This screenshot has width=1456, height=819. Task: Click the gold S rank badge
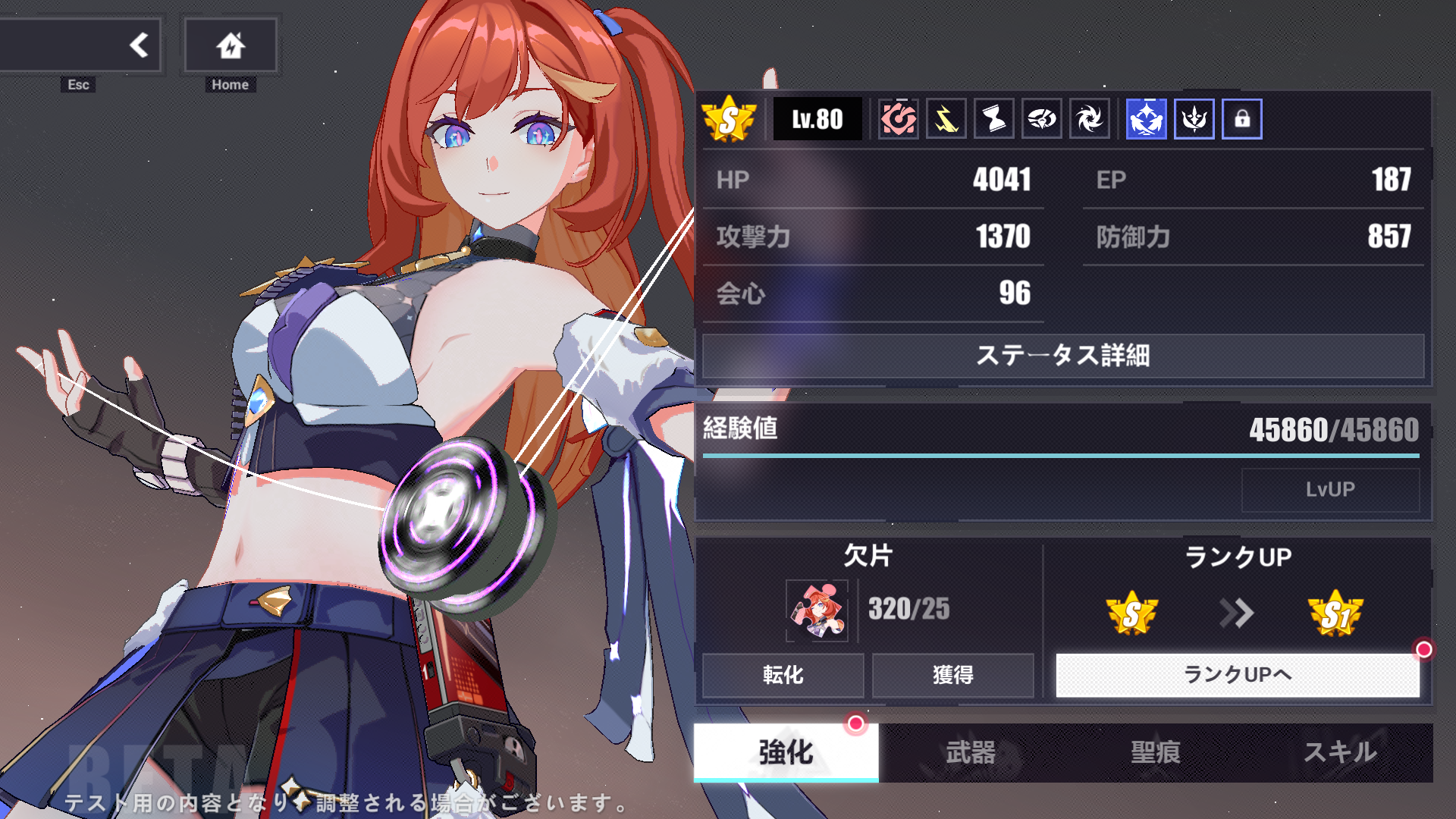click(730, 118)
